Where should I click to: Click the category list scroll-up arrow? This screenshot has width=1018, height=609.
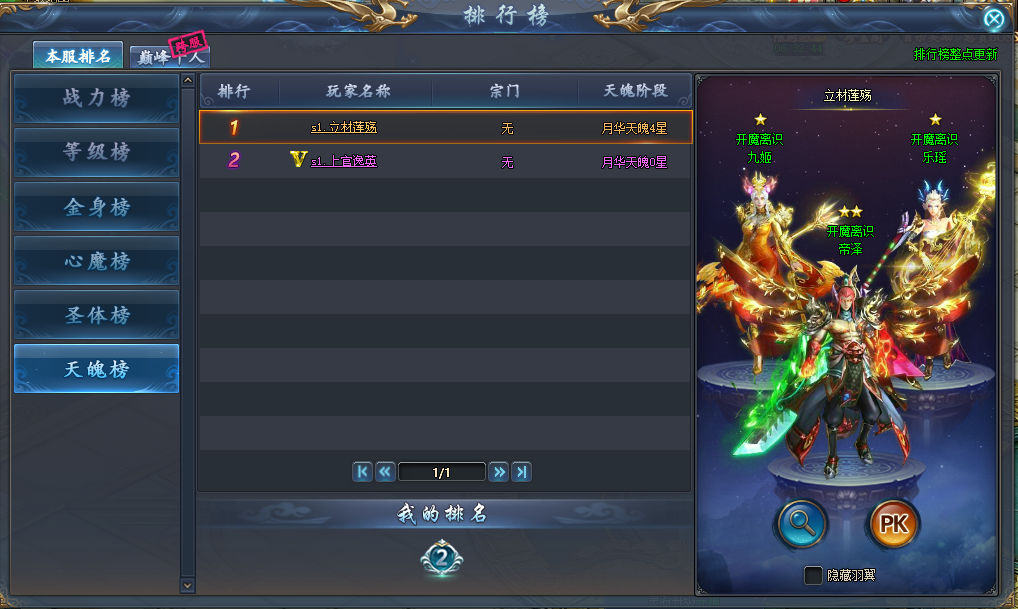pyautogui.click(x=188, y=80)
